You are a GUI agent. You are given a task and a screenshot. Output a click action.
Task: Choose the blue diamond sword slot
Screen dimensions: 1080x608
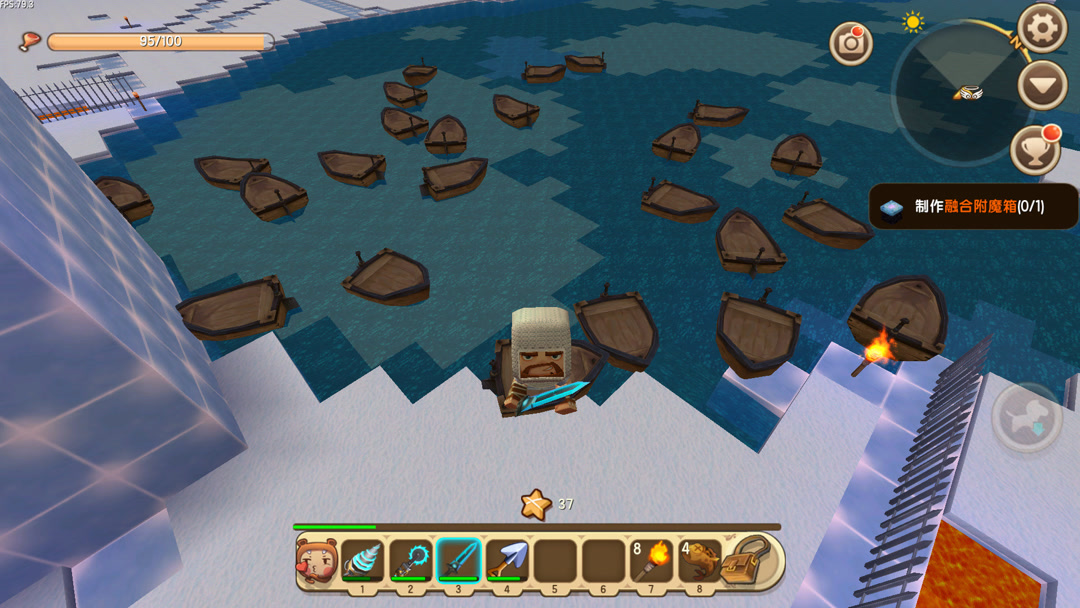point(458,560)
